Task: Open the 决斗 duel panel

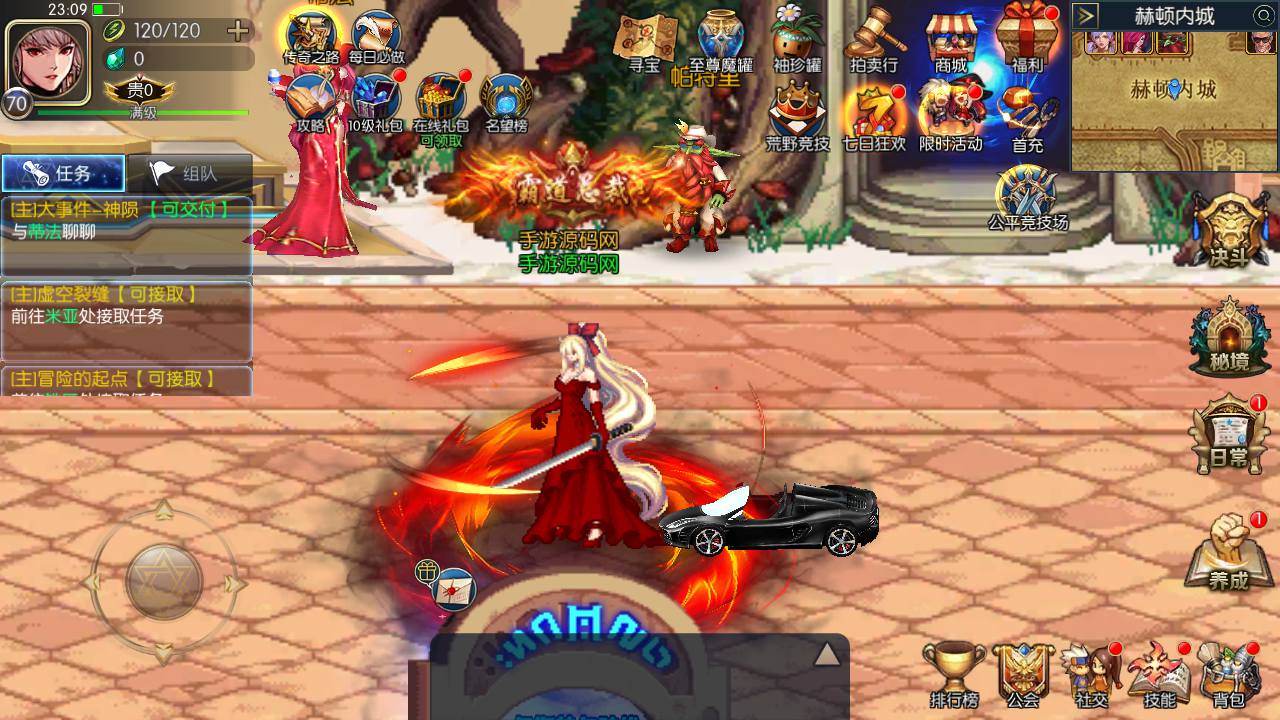Action: tap(1229, 230)
